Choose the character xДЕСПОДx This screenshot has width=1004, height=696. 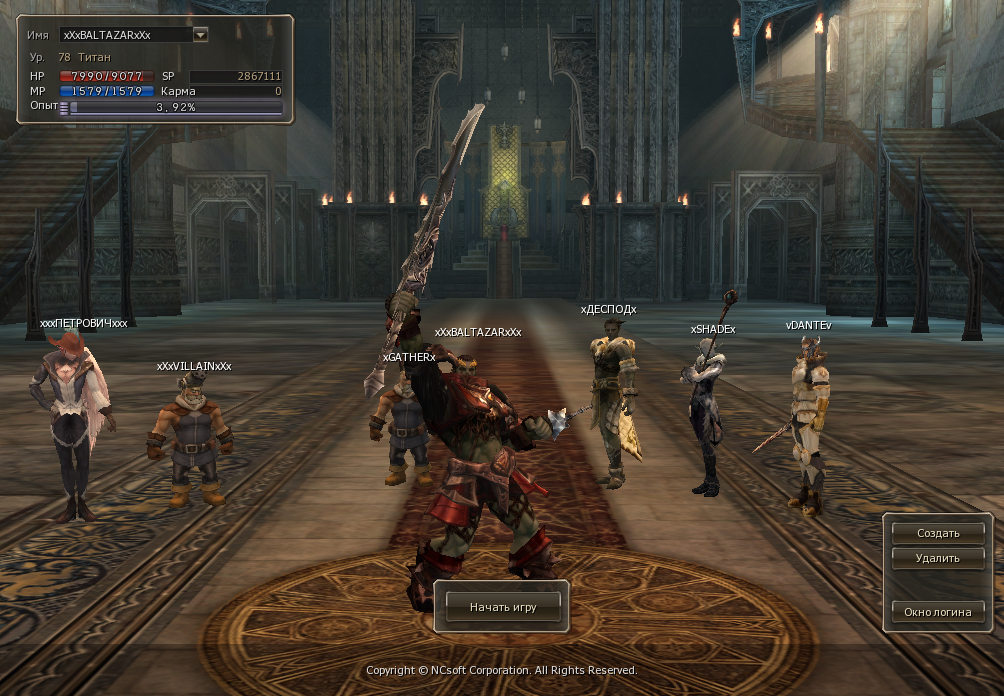(x=612, y=400)
